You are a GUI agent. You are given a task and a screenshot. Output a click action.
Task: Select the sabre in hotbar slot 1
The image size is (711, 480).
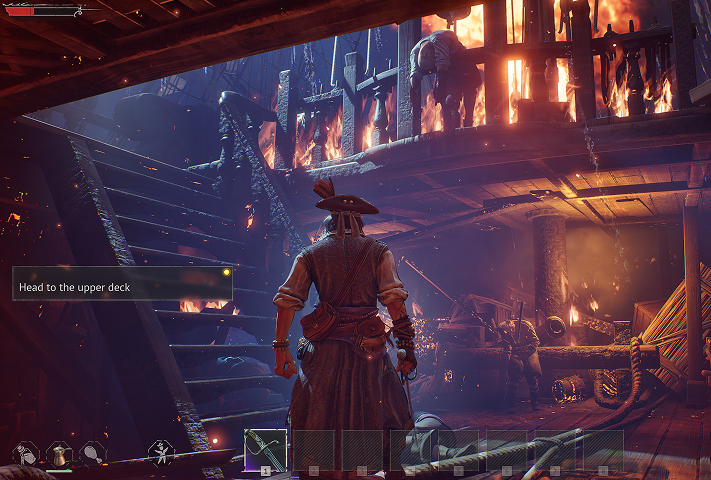coord(265,450)
